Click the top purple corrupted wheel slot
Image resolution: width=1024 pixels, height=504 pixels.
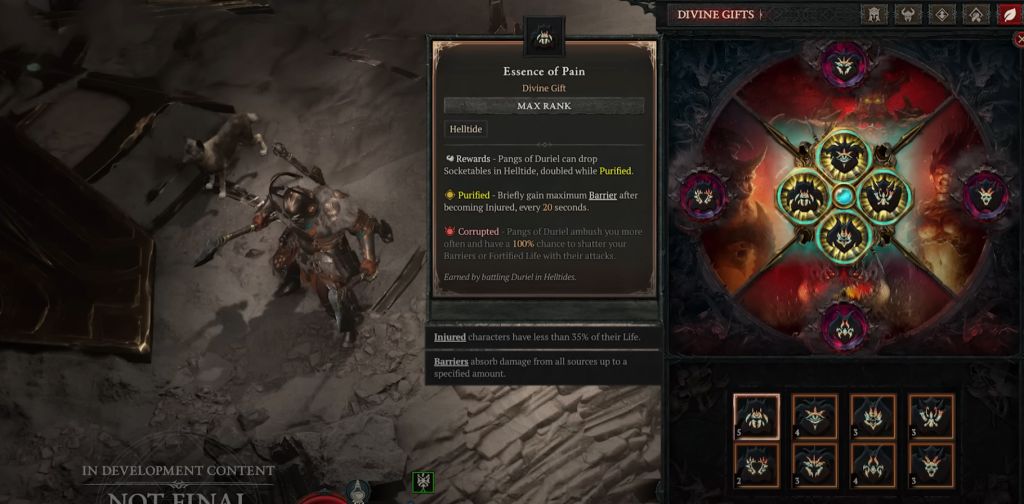tap(845, 65)
